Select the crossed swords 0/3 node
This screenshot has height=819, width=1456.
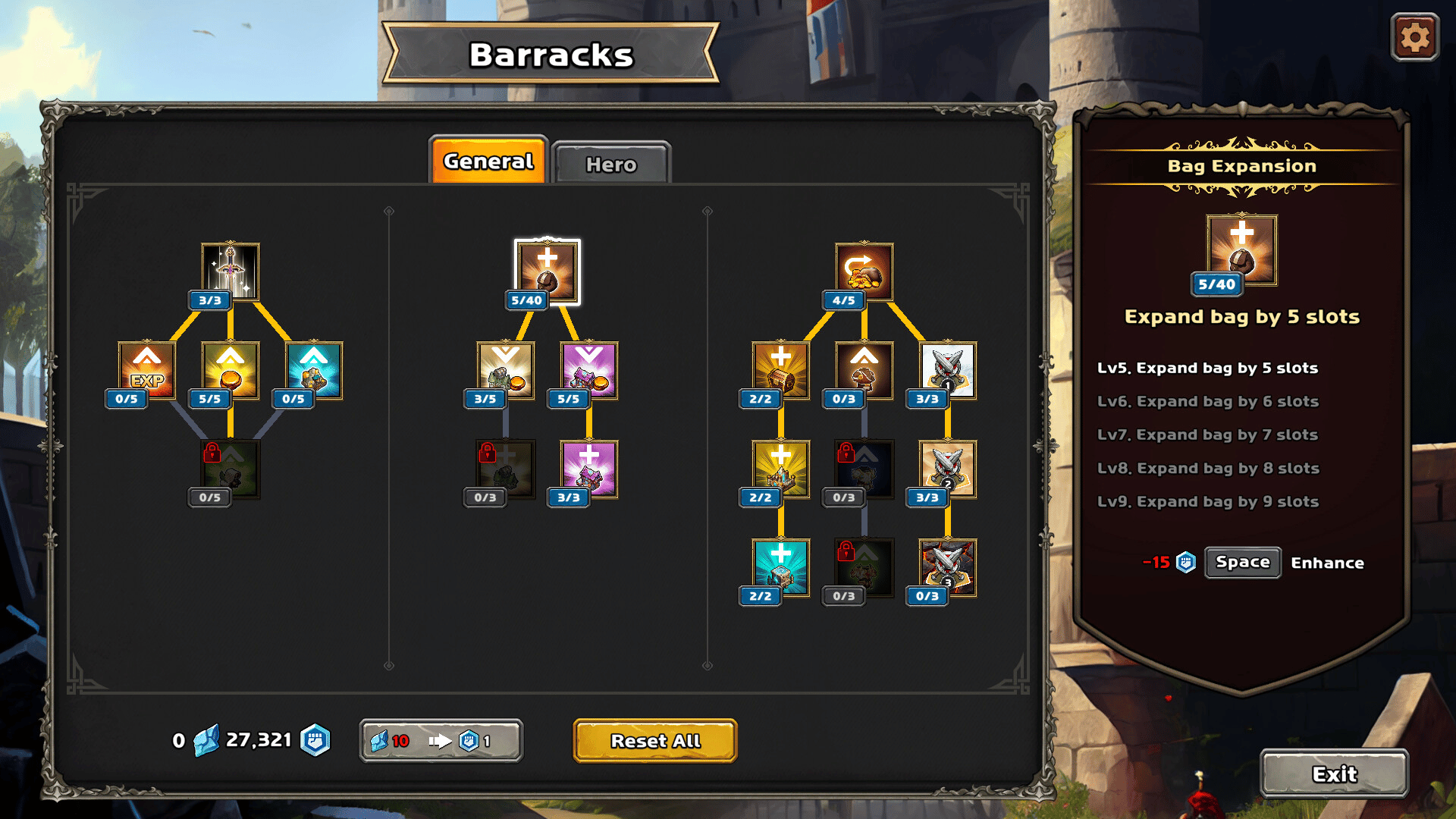click(947, 567)
